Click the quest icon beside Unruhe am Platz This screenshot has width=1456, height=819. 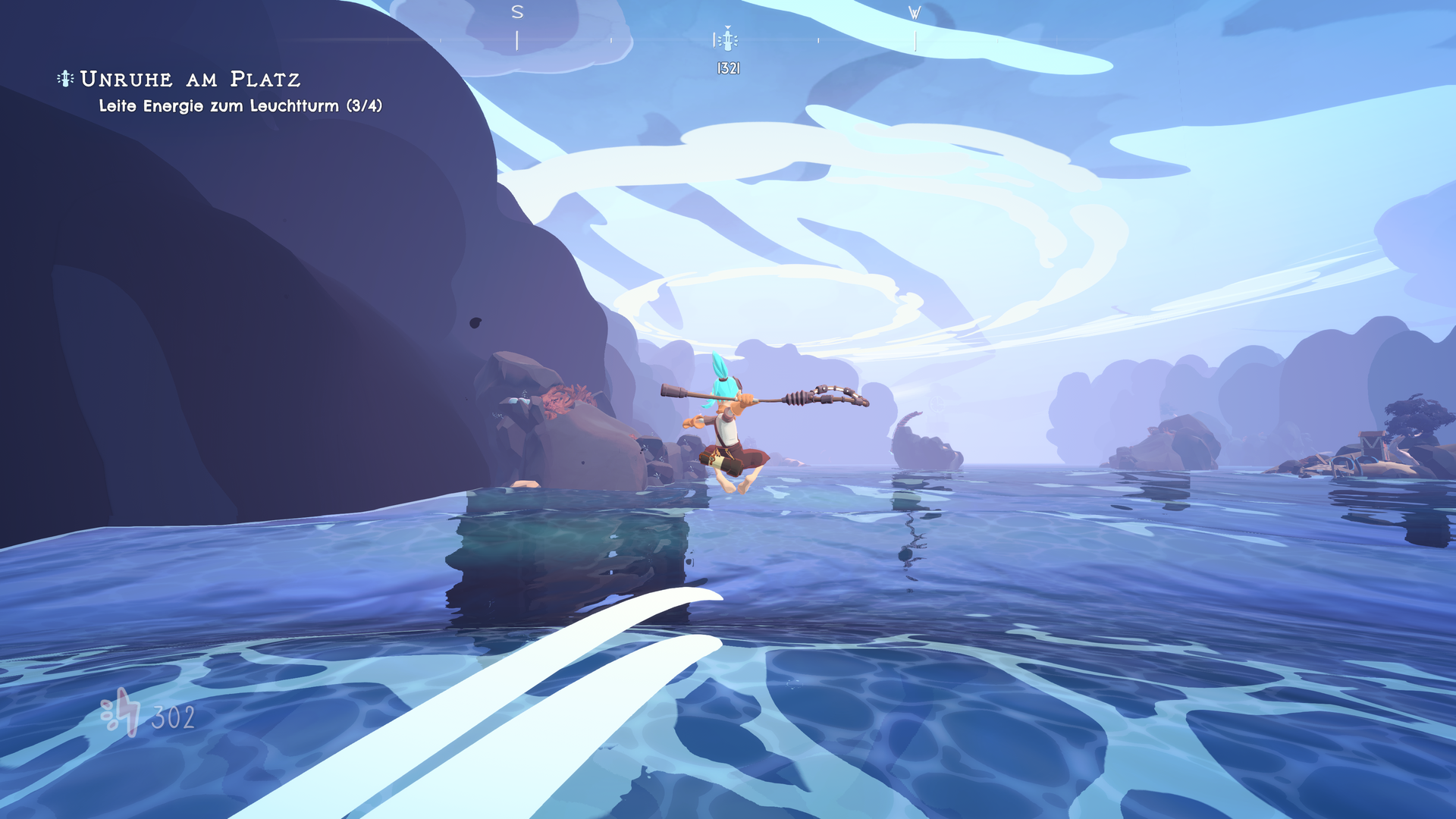tap(66, 78)
